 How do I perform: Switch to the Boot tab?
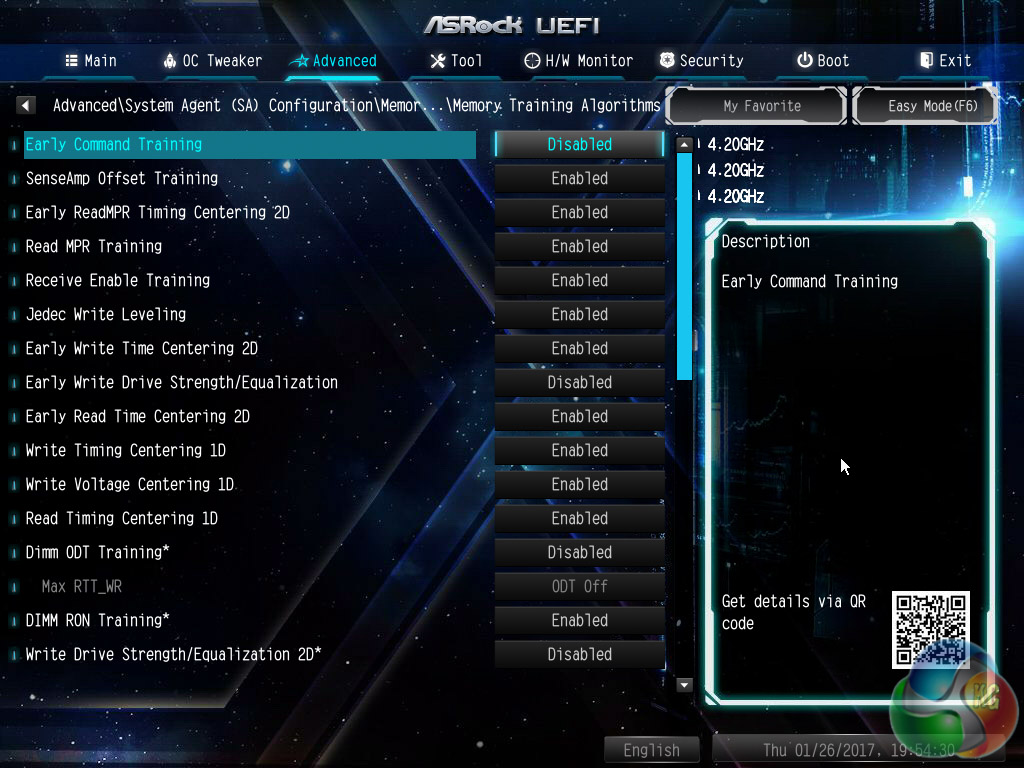(x=823, y=61)
